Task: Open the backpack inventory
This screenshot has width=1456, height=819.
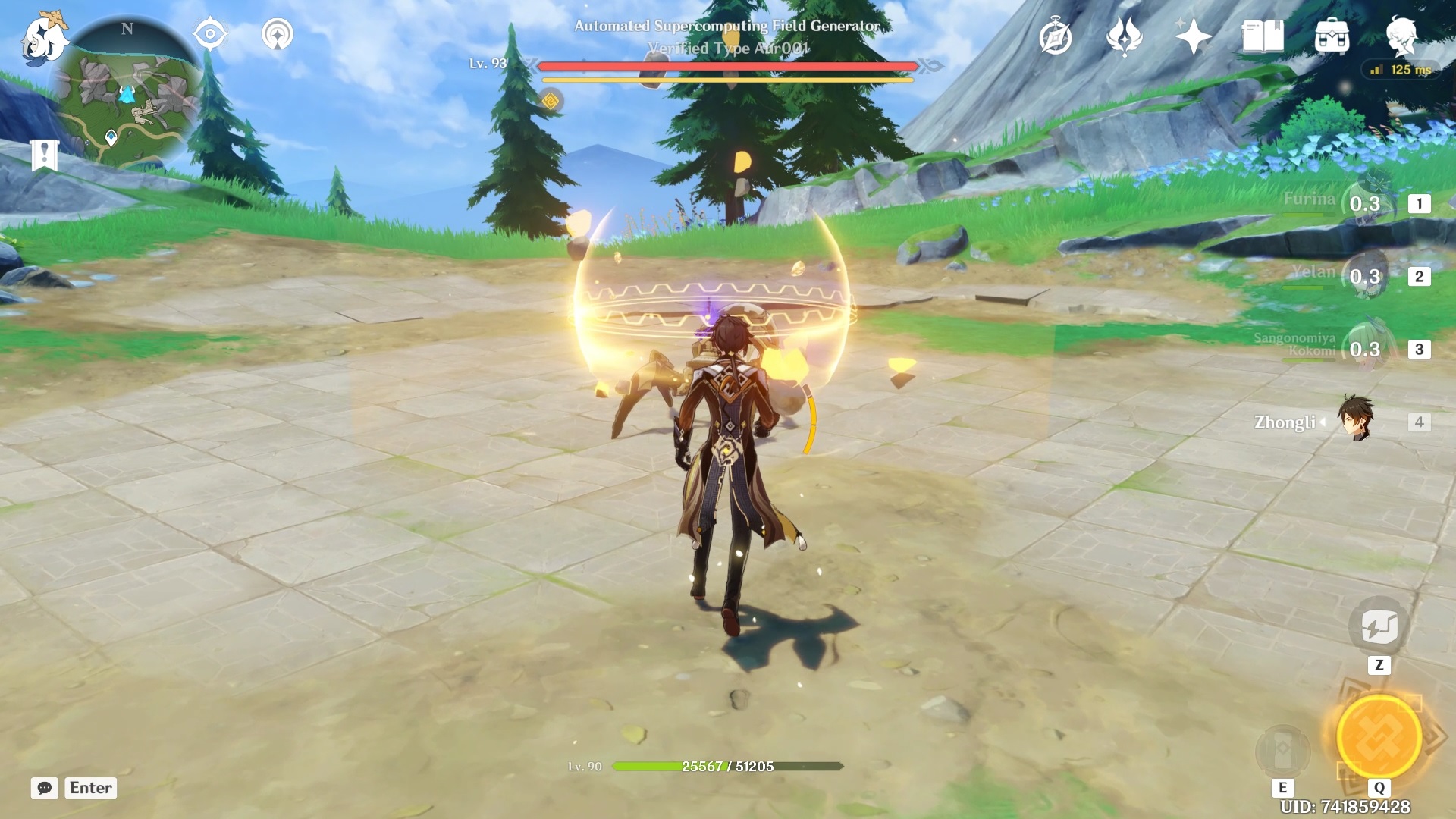Action: 1332,36
